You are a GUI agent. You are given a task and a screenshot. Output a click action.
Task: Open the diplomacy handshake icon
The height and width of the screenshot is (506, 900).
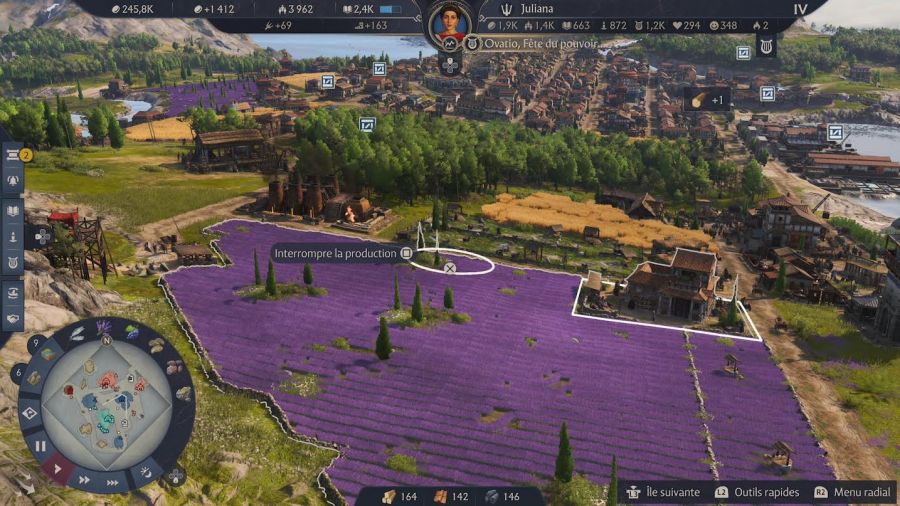14,319
